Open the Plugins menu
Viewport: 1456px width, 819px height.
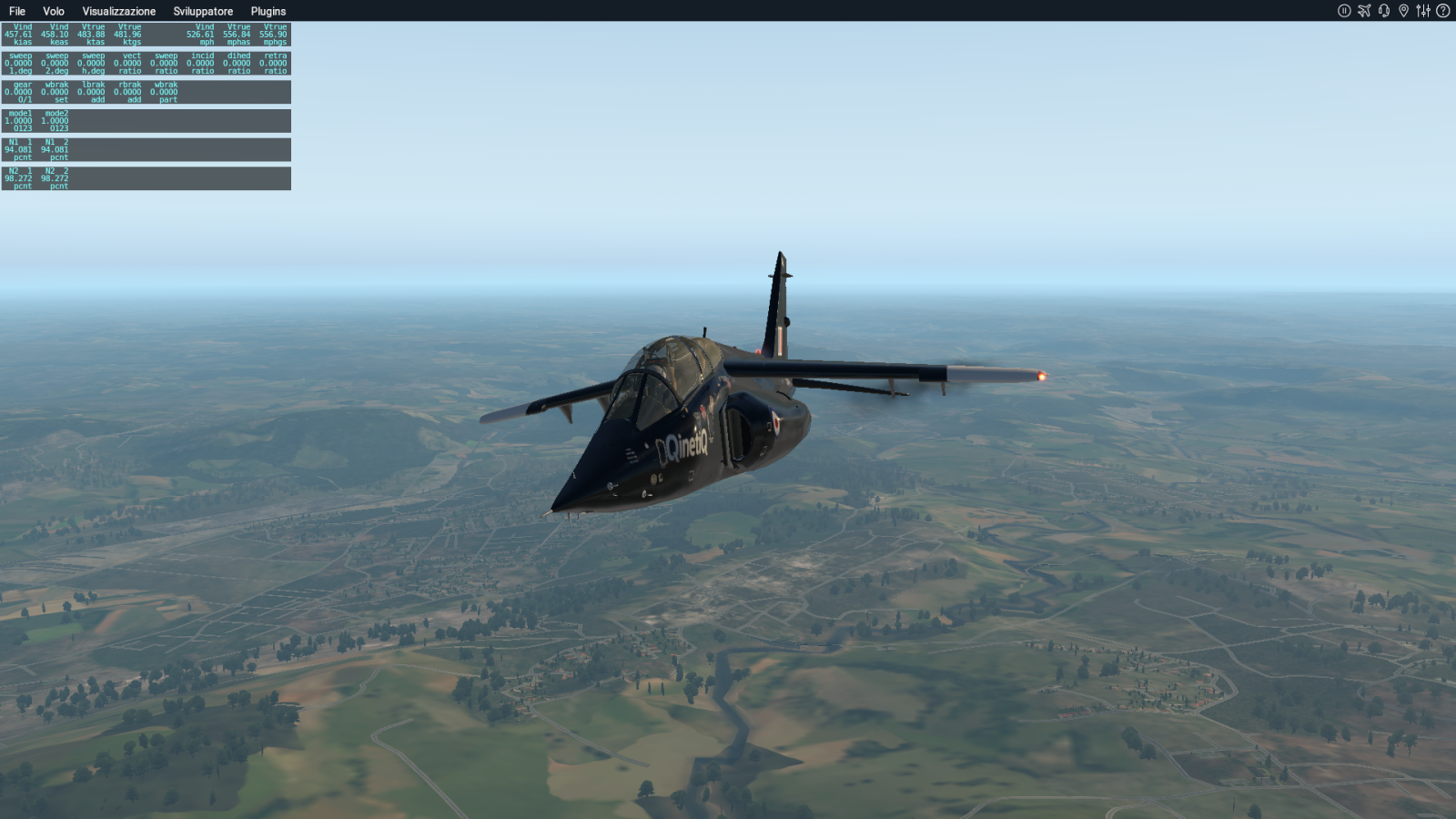tap(268, 11)
